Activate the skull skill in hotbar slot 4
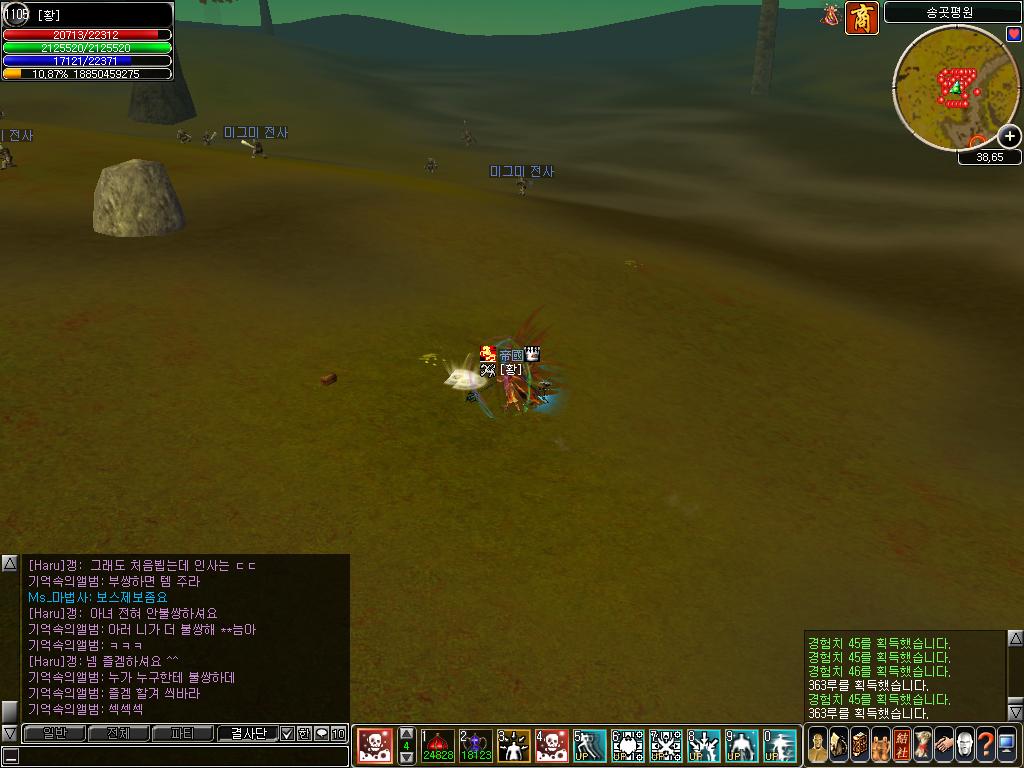The width and height of the screenshot is (1024, 768). [x=551, y=746]
